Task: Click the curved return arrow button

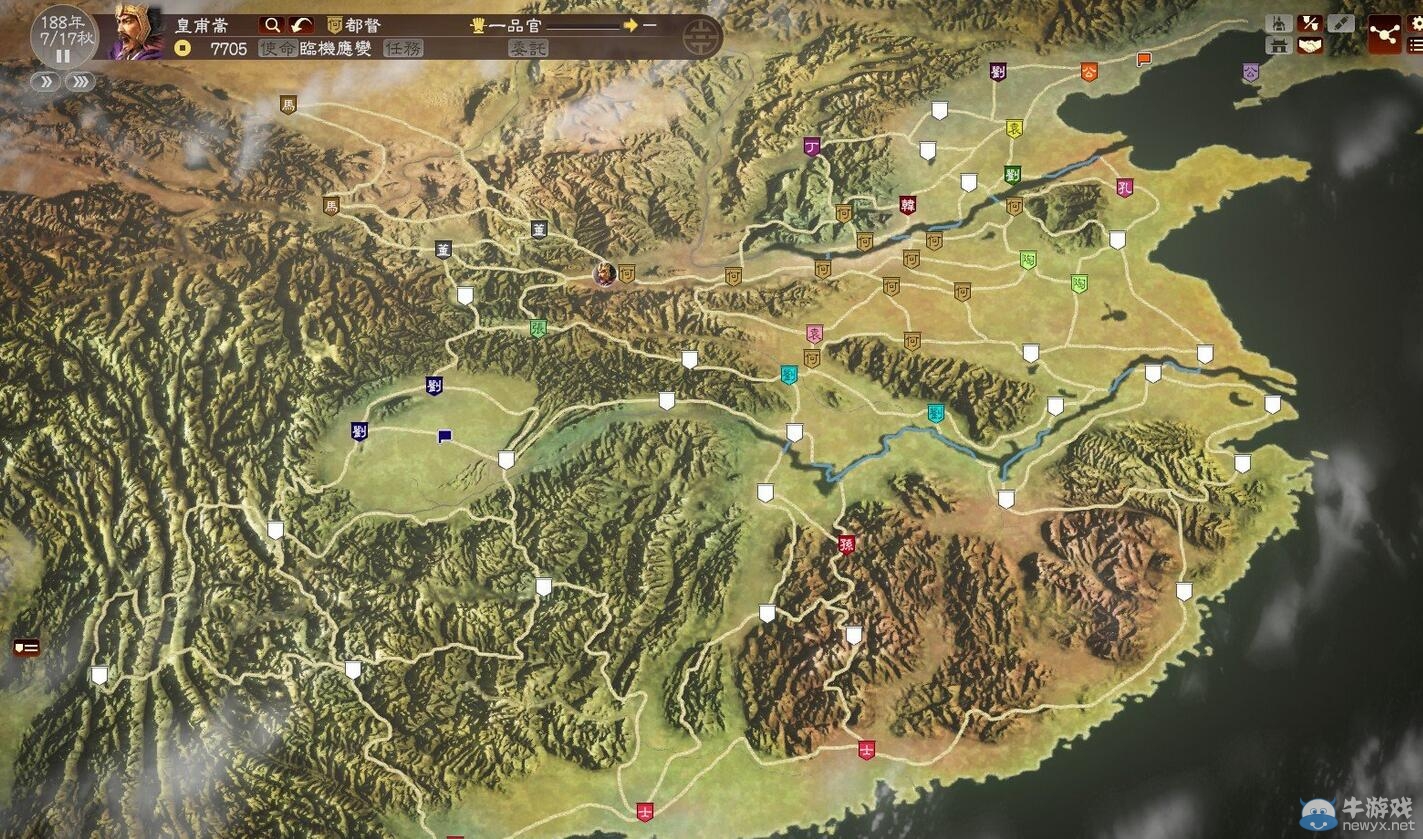Action: coord(301,25)
